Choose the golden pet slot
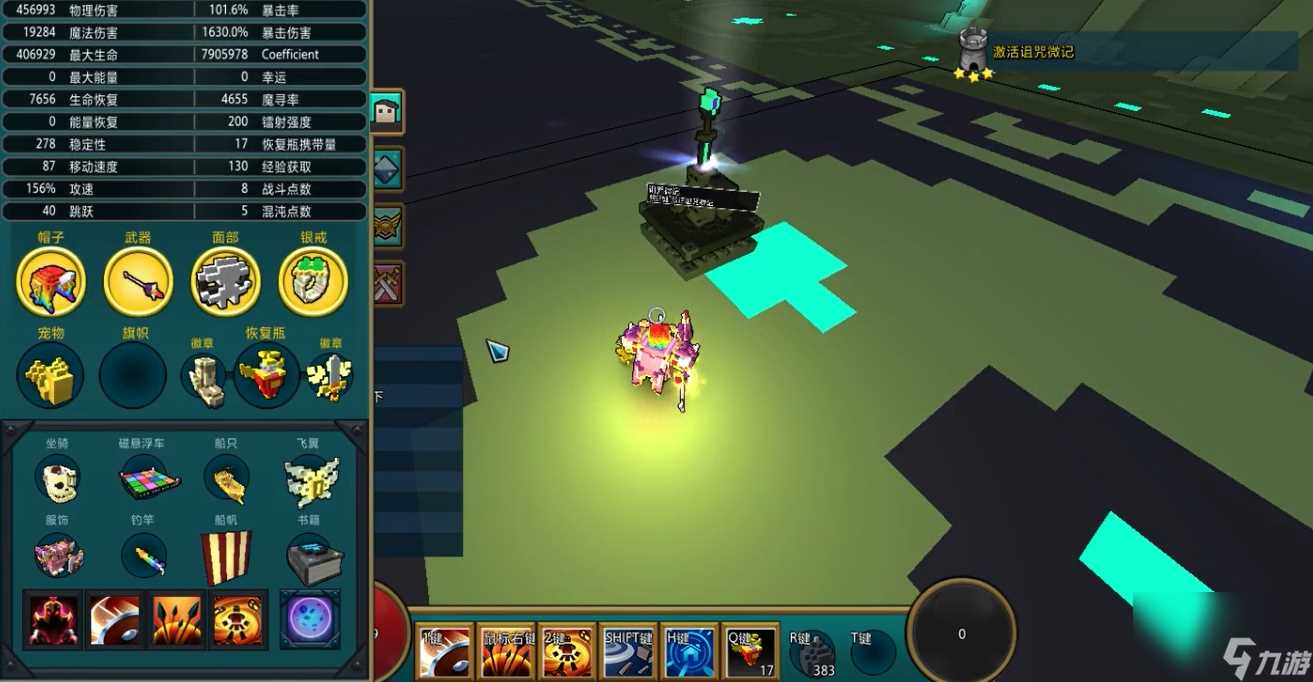 [50, 377]
